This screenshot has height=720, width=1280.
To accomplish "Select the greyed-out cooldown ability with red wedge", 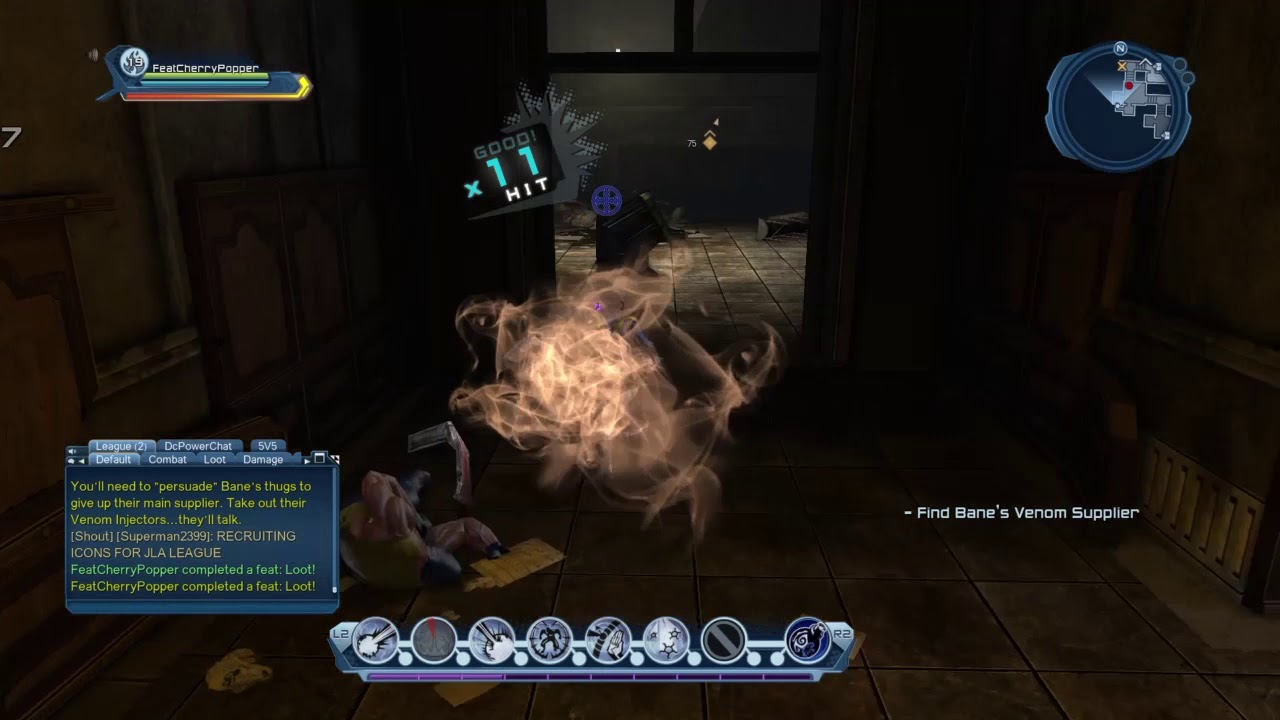I will pos(434,640).
